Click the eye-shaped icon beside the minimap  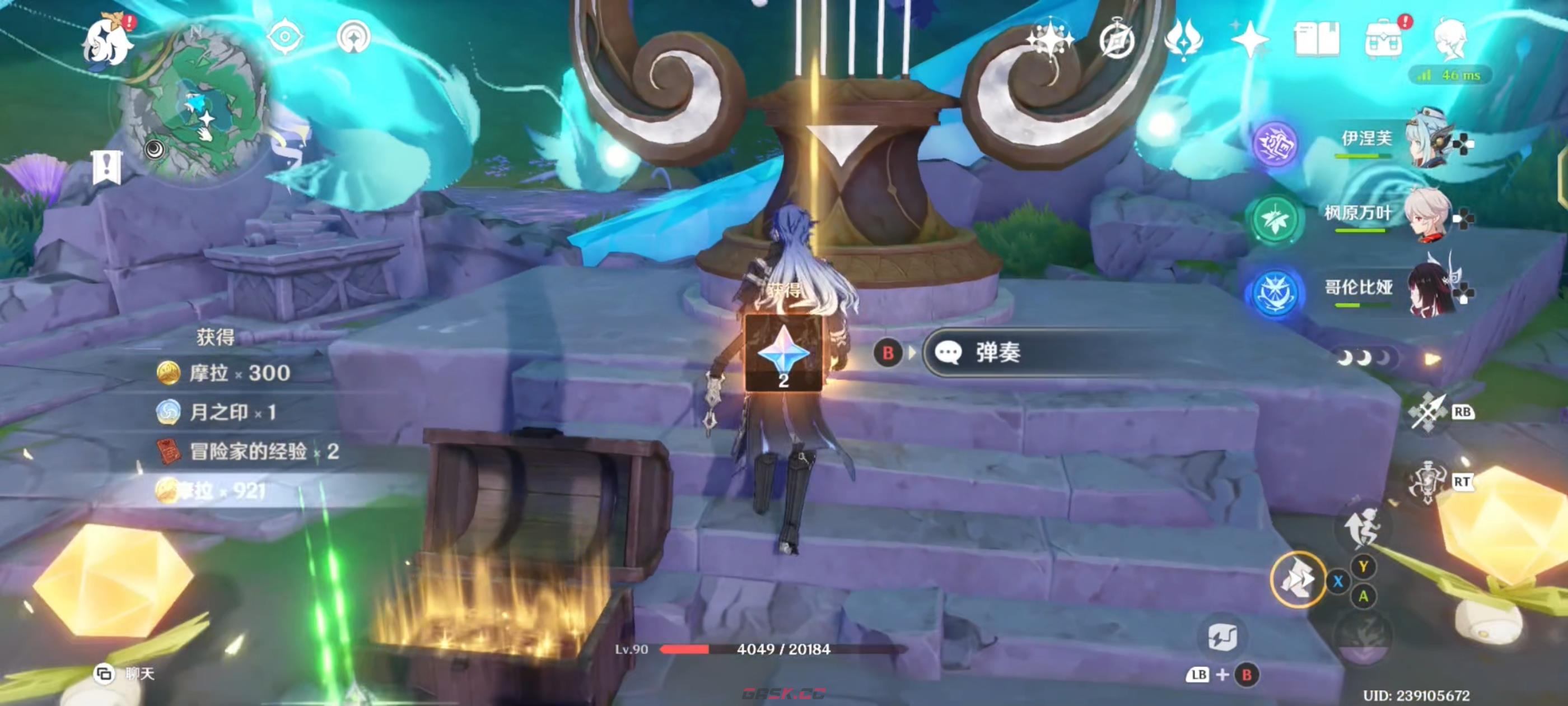pyautogui.click(x=284, y=36)
